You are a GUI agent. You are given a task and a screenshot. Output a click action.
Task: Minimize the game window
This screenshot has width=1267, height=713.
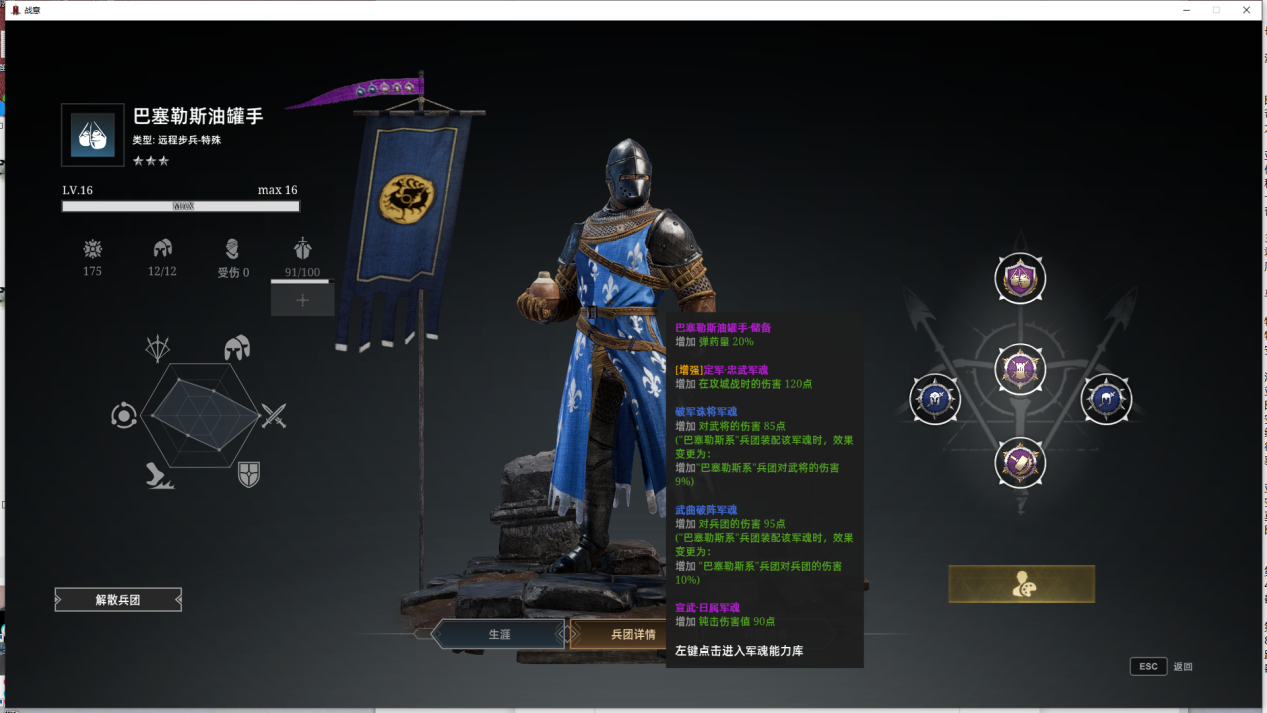[x=1186, y=10]
